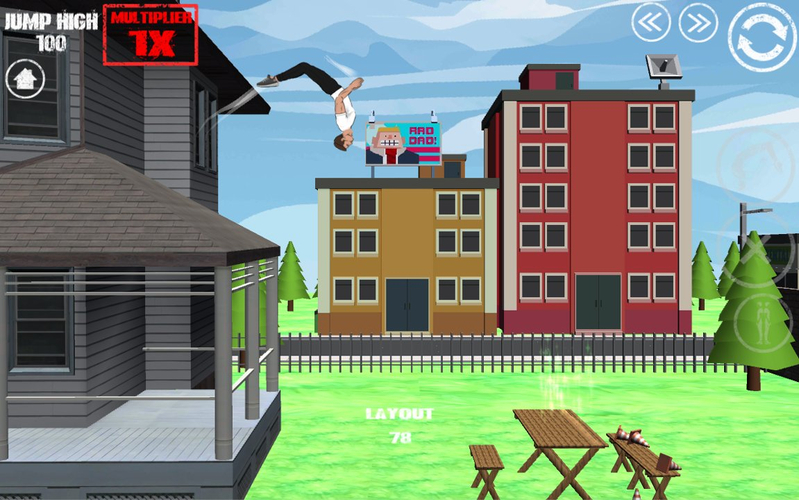Click the double right arrow button
The image size is (799, 500).
698,22
